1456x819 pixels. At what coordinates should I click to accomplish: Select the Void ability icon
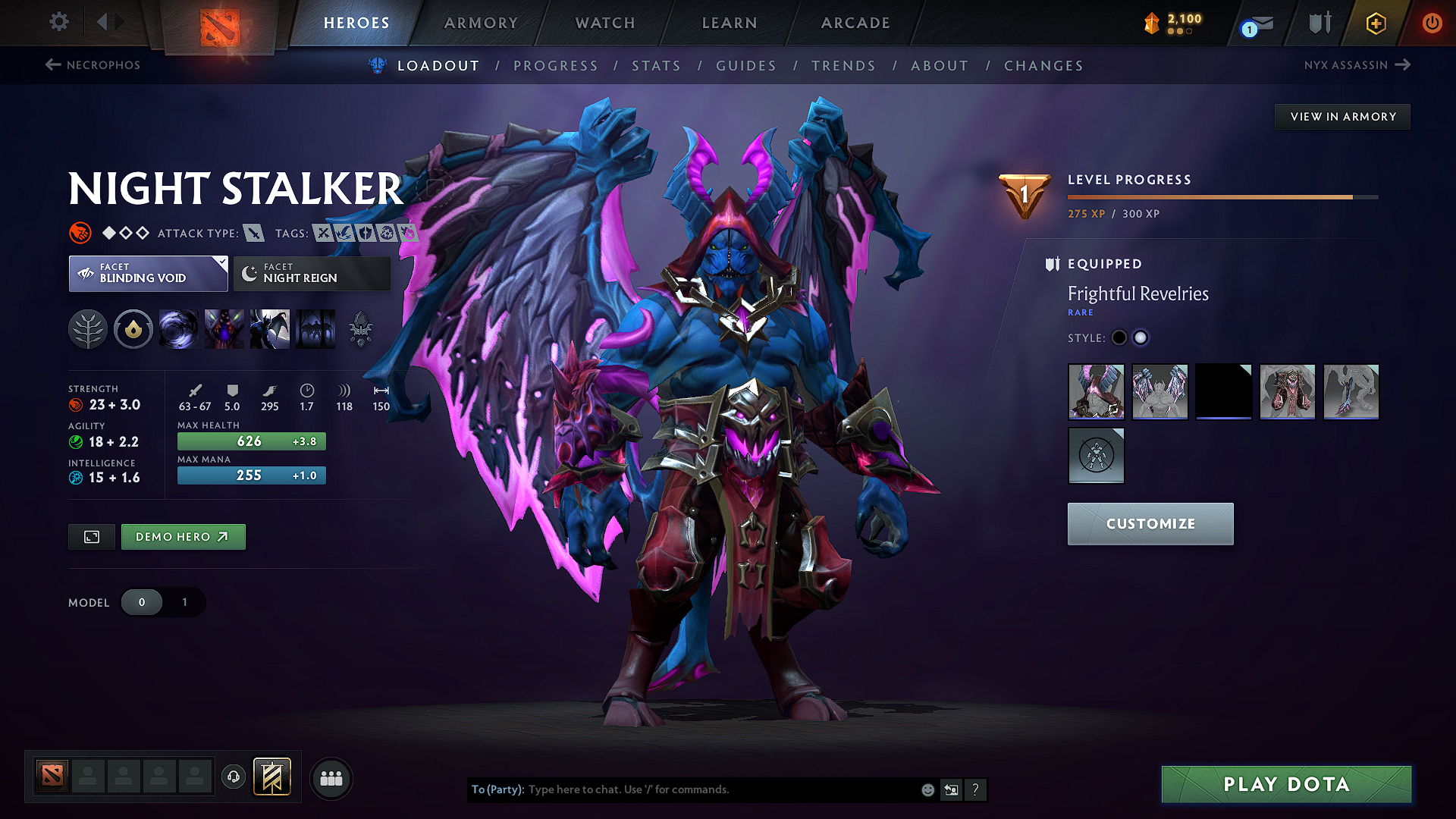(179, 328)
